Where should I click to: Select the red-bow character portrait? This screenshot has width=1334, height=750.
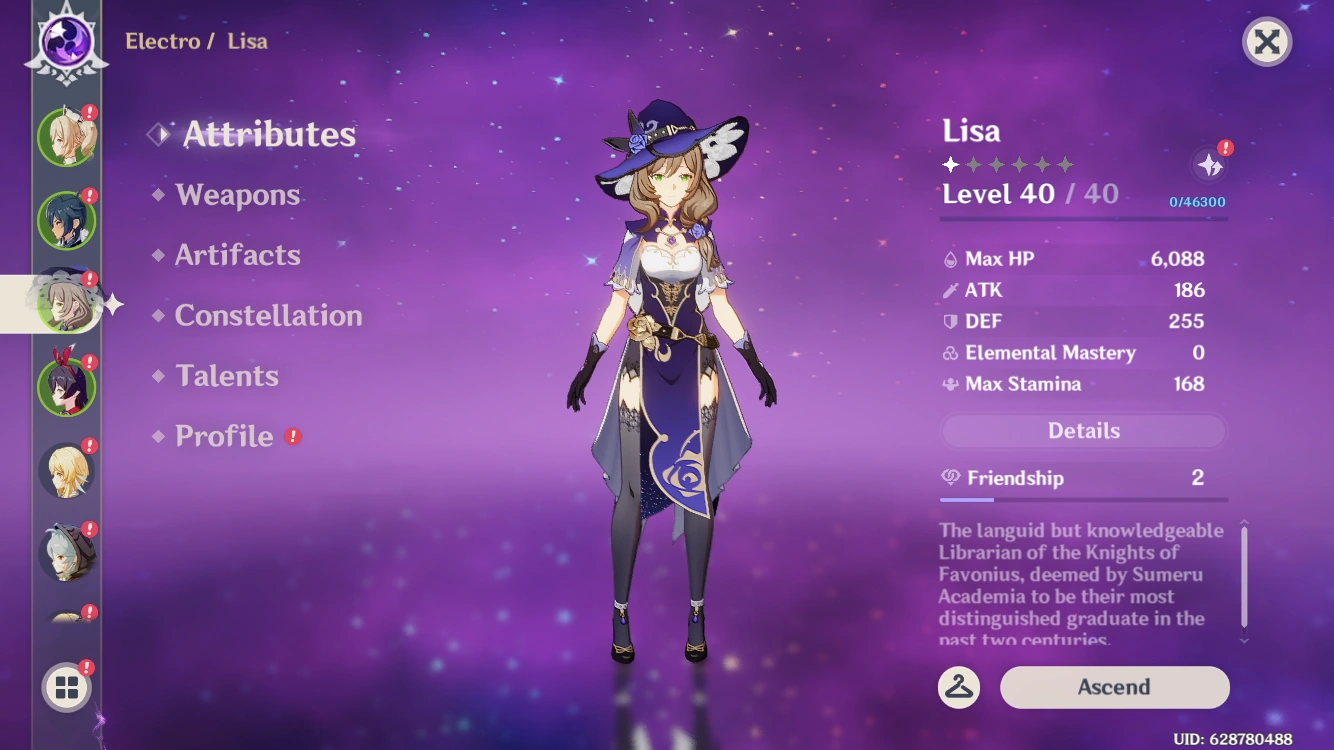[66, 385]
